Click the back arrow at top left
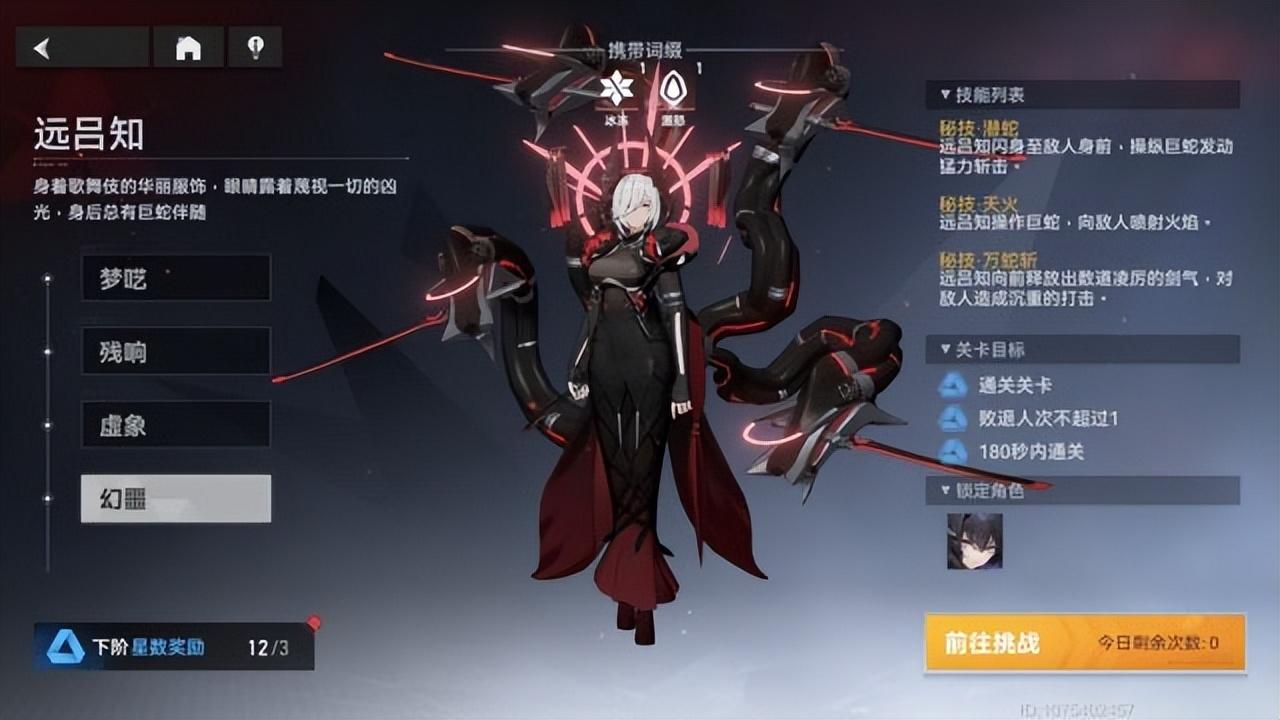This screenshot has height=720, width=1280. coord(40,45)
